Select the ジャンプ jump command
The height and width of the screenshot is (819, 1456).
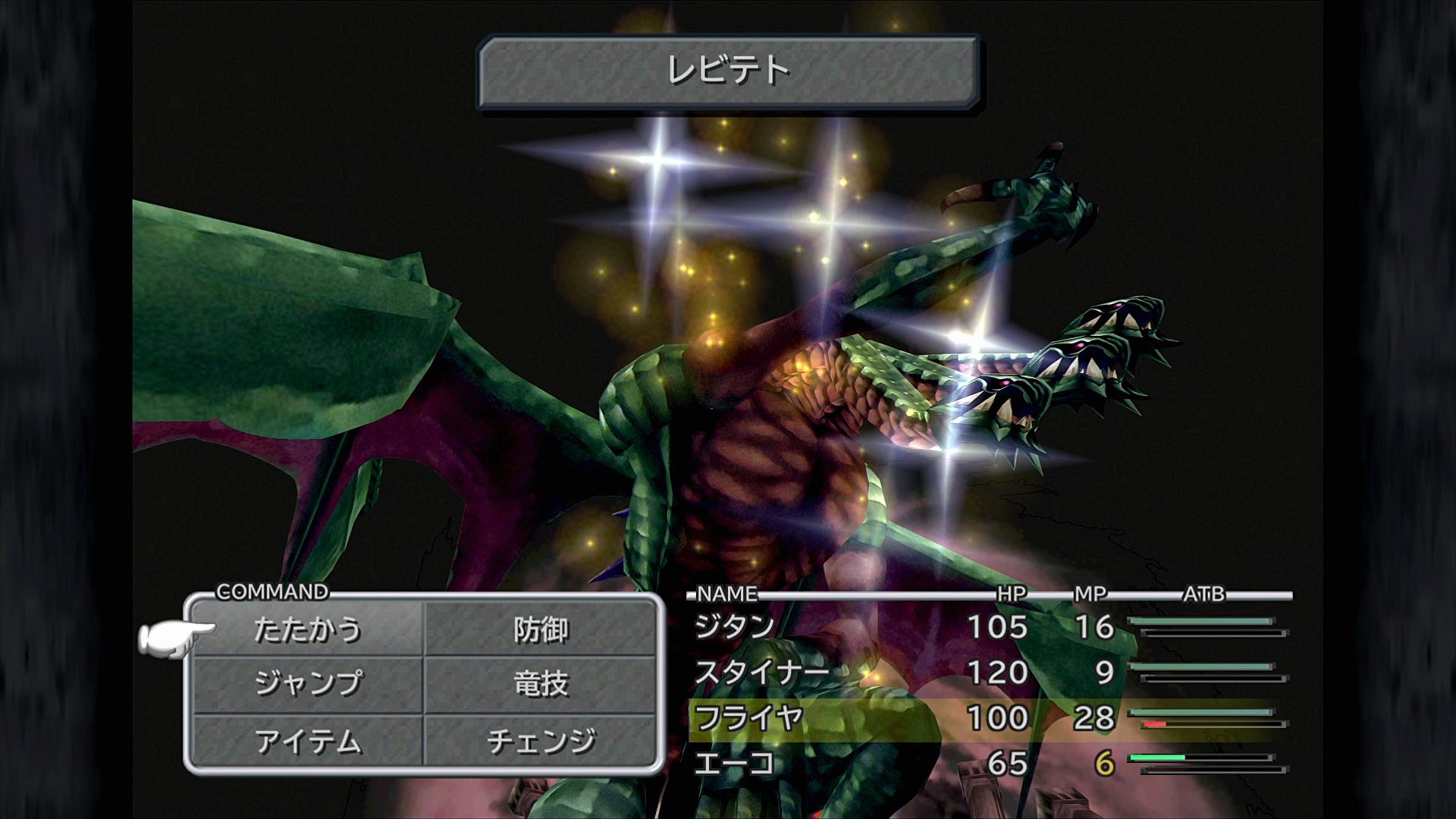[307, 684]
